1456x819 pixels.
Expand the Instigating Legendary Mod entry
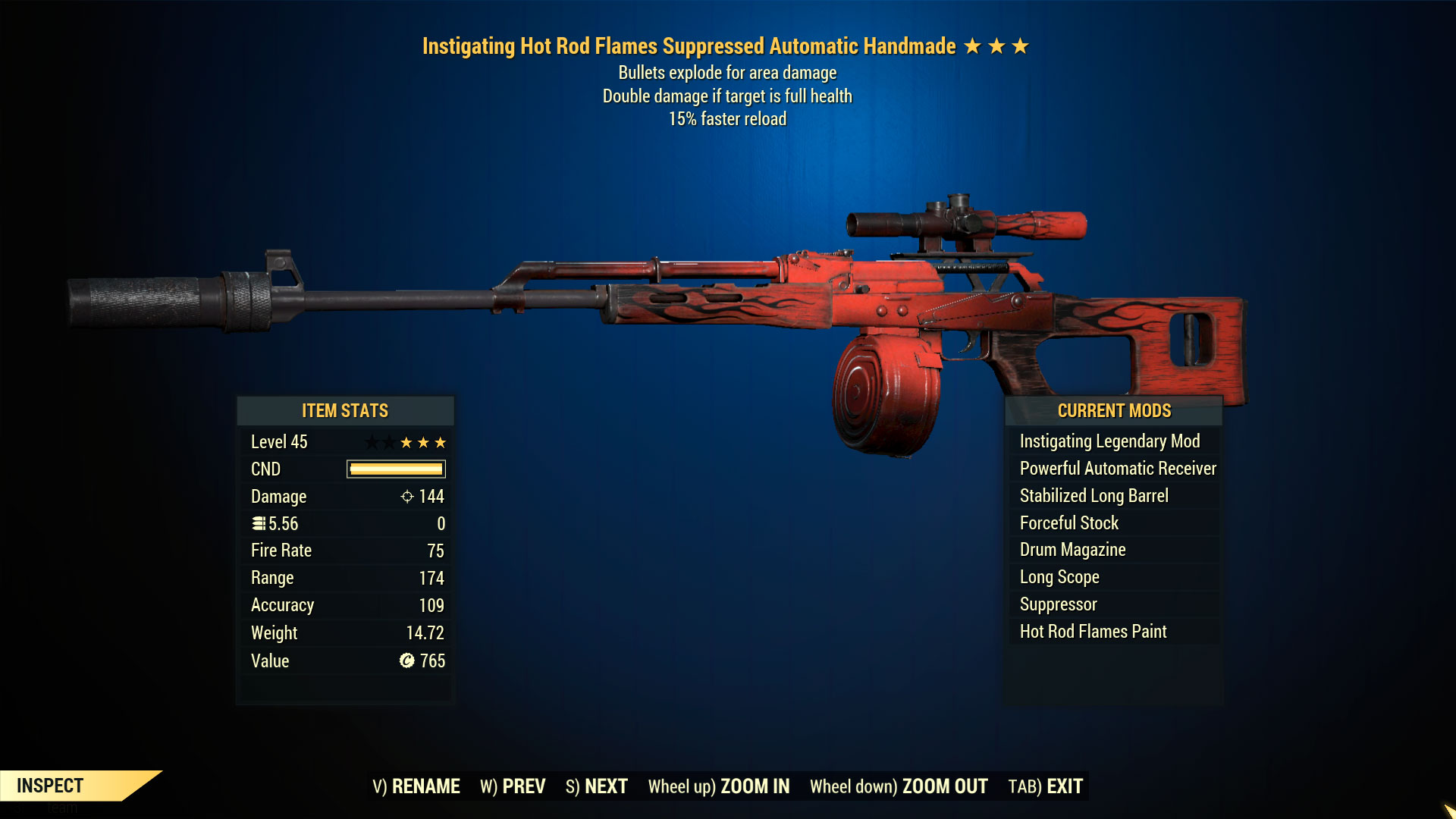1109,441
